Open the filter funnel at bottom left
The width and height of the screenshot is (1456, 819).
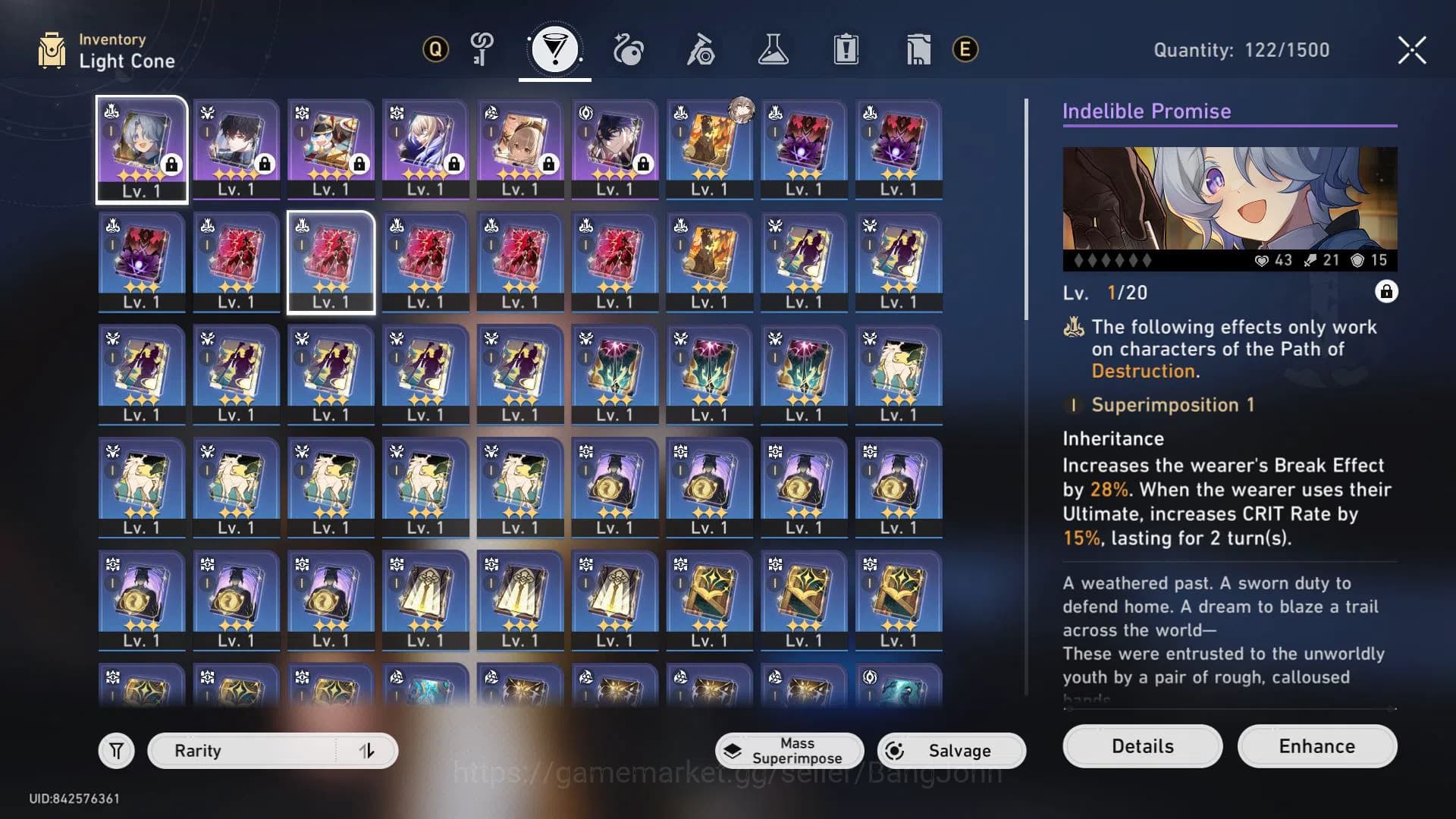click(x=115, y=751)
